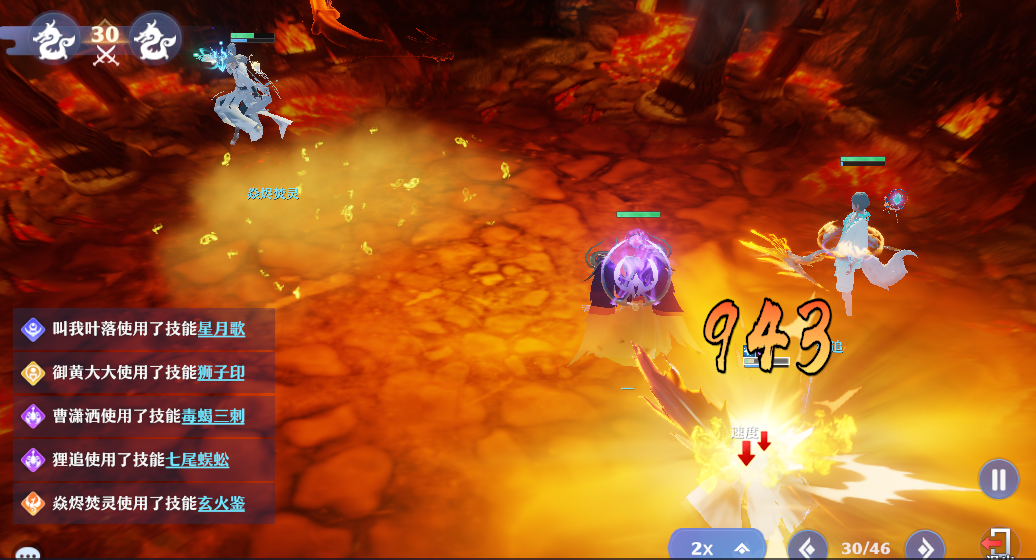Change the 2x playback speed
Screen dimensions: 1036x560
pyautogui.click(x=716, y=547)
